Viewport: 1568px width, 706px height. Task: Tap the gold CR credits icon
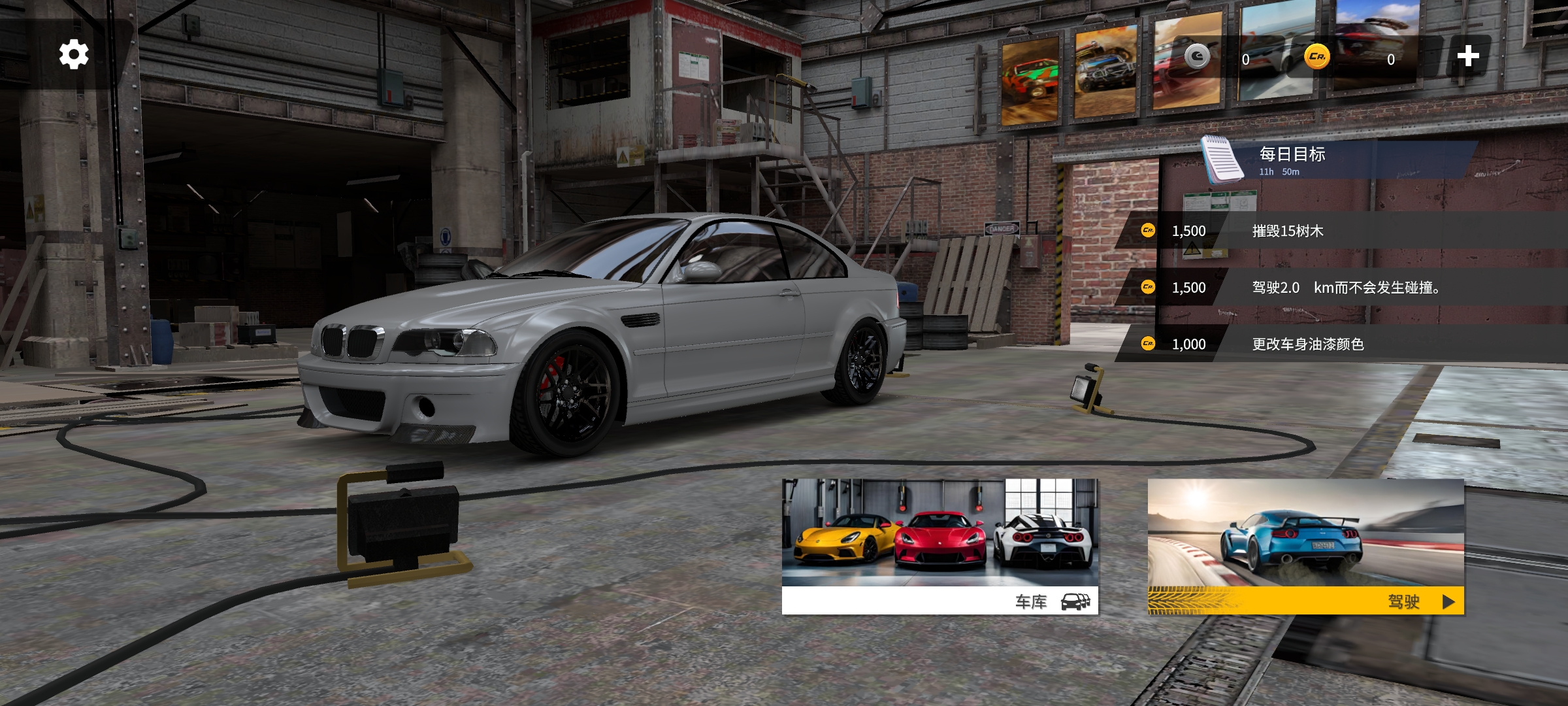pyautogui.click(x=1317, y=57)
